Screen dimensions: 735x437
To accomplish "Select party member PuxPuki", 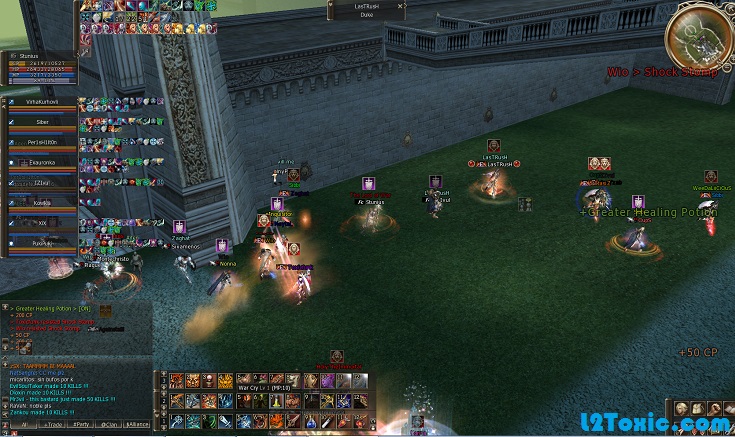I will 42,242.
